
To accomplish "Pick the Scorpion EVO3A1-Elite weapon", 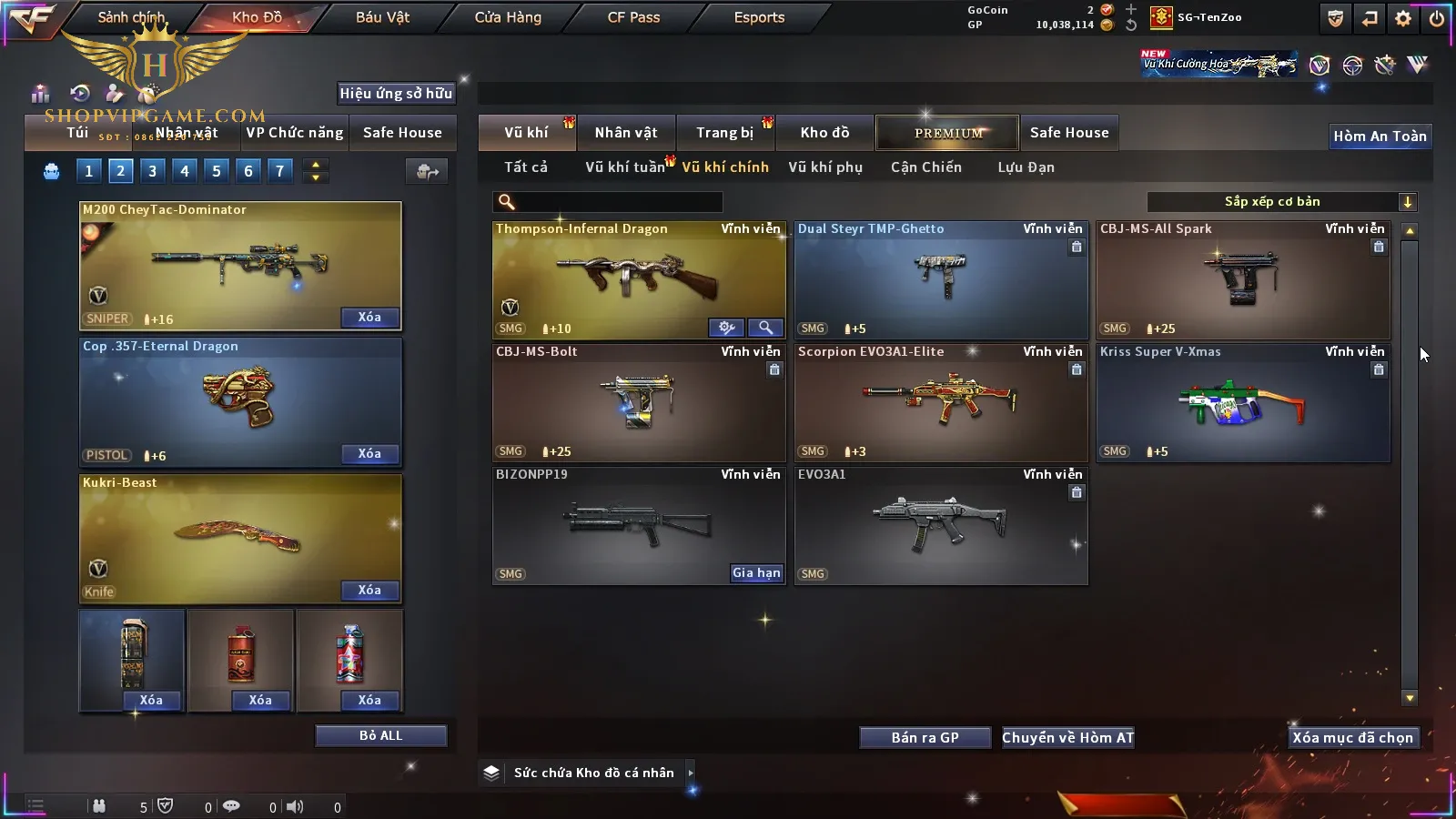I will (941, 402).
